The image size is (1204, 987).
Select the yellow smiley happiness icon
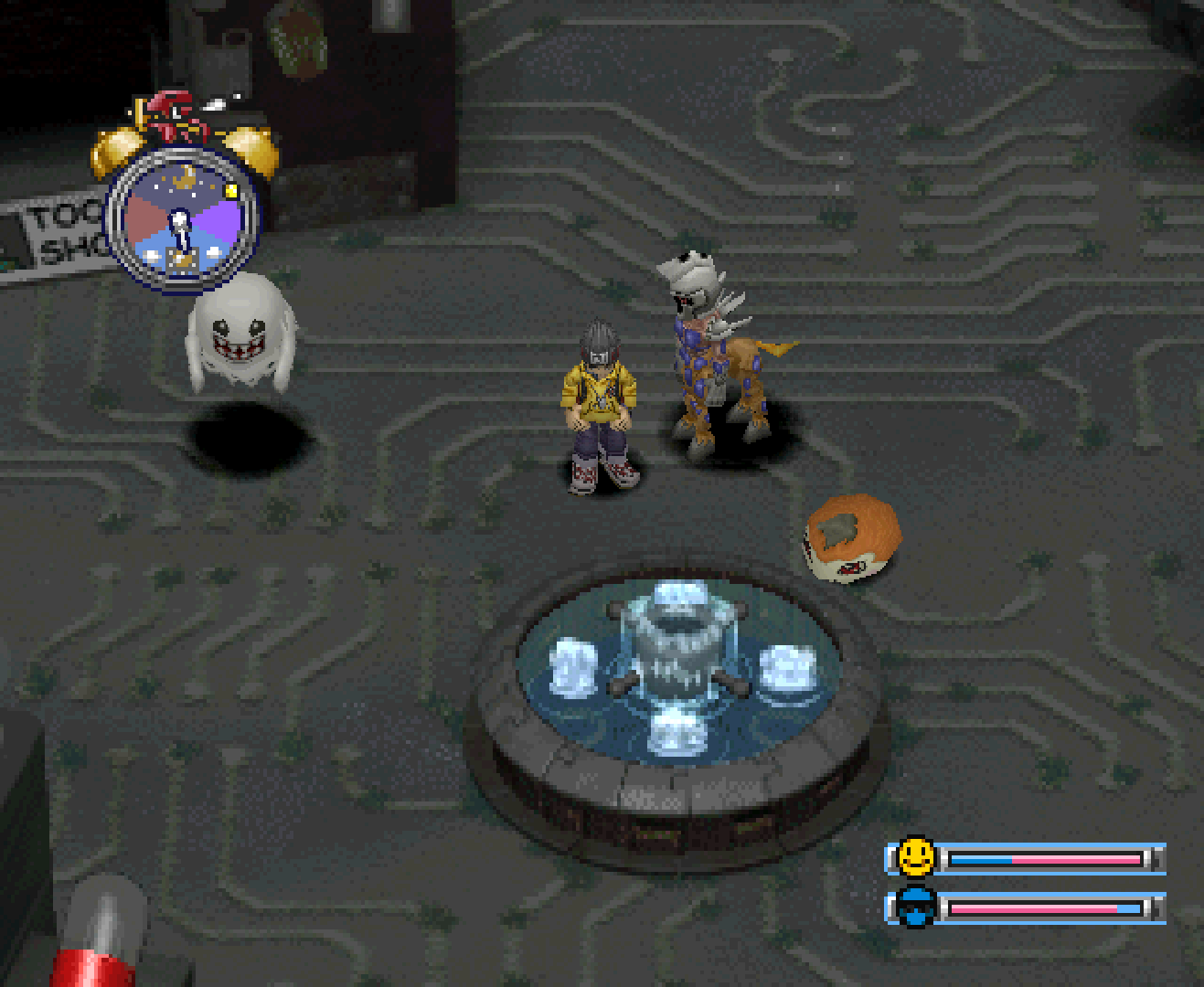(916, 857)
